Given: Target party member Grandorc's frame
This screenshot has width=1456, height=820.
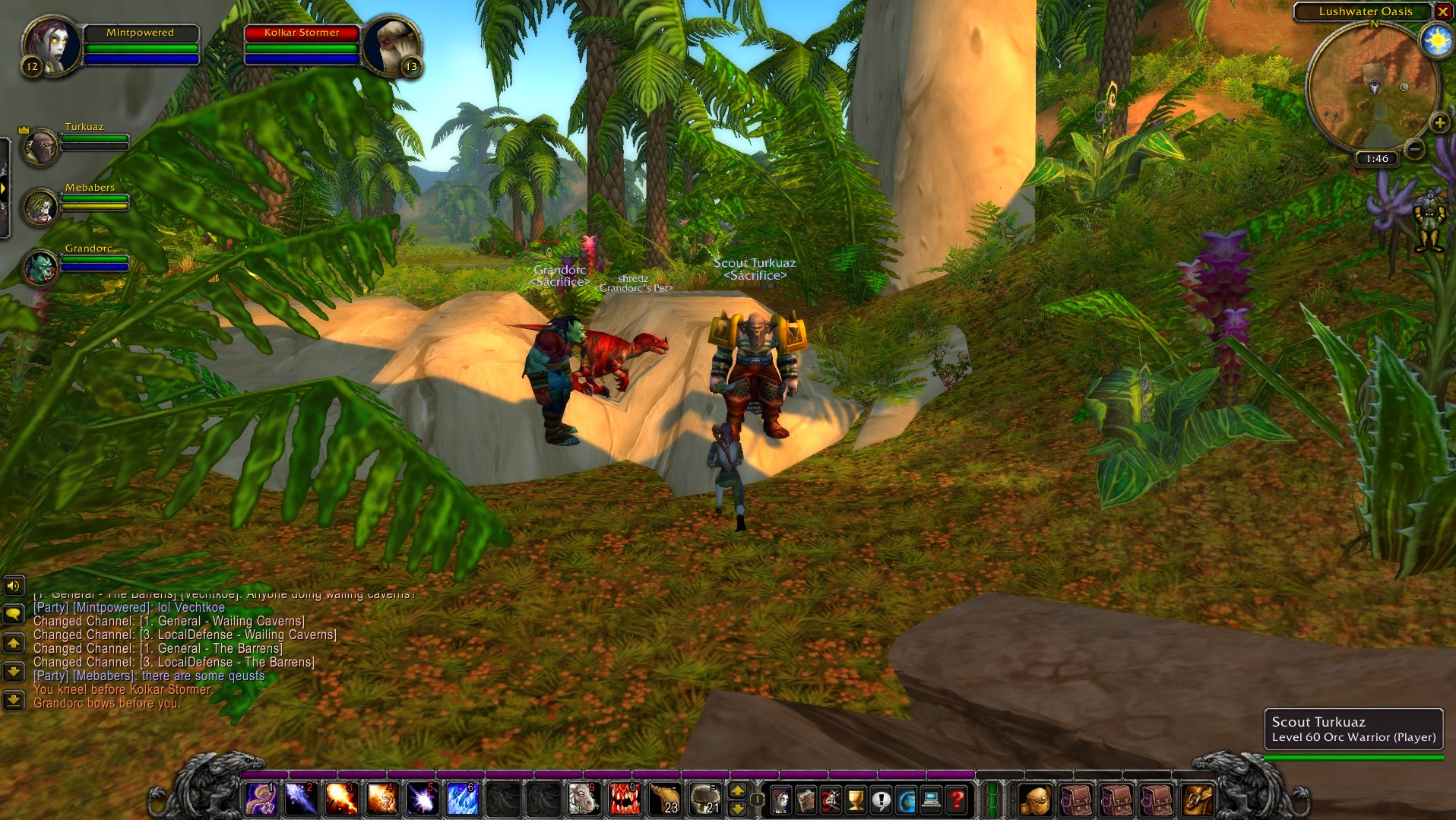Looking at the screenshot, I should point(41,268).
